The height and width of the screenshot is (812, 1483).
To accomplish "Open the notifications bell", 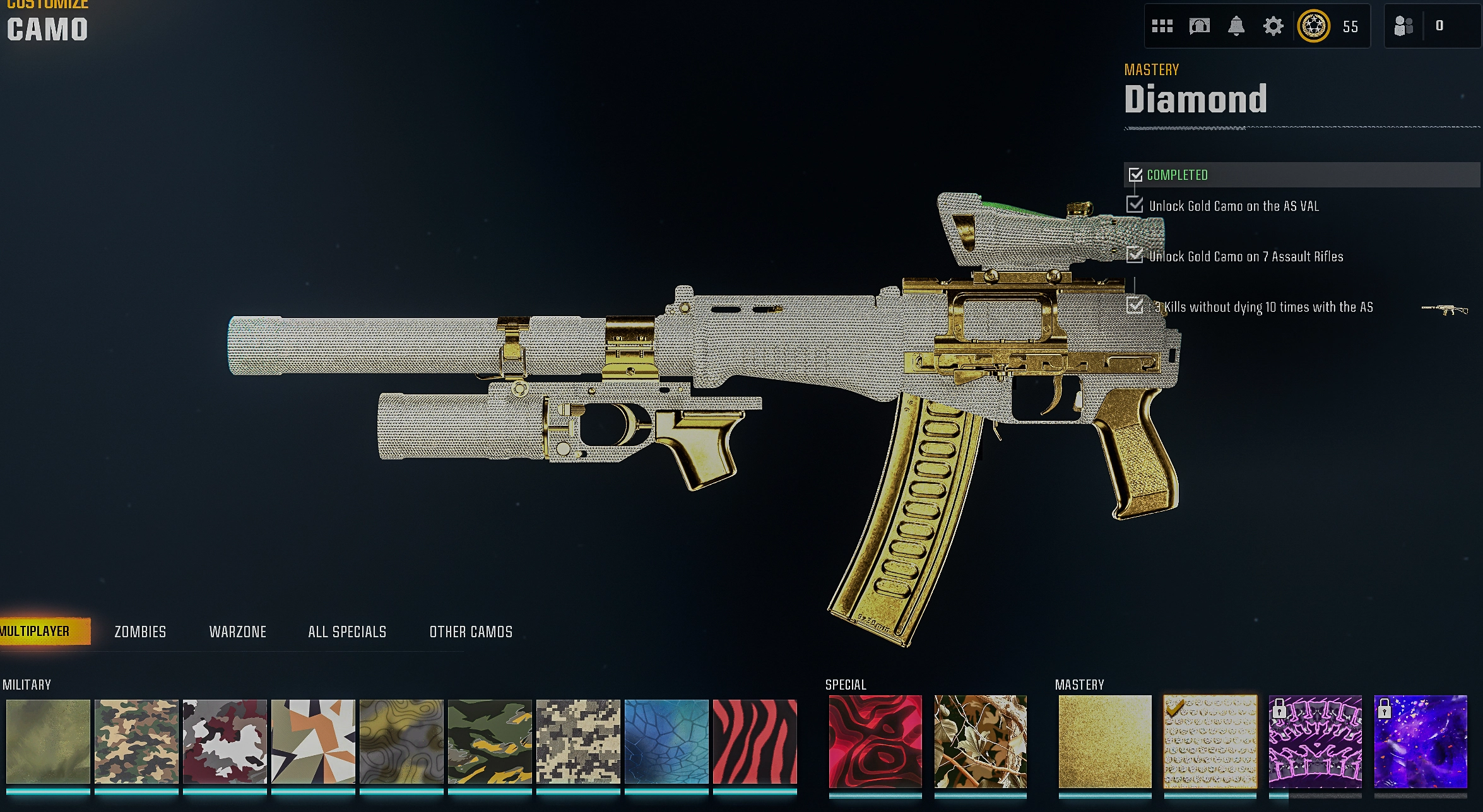I will (1236, 26).
